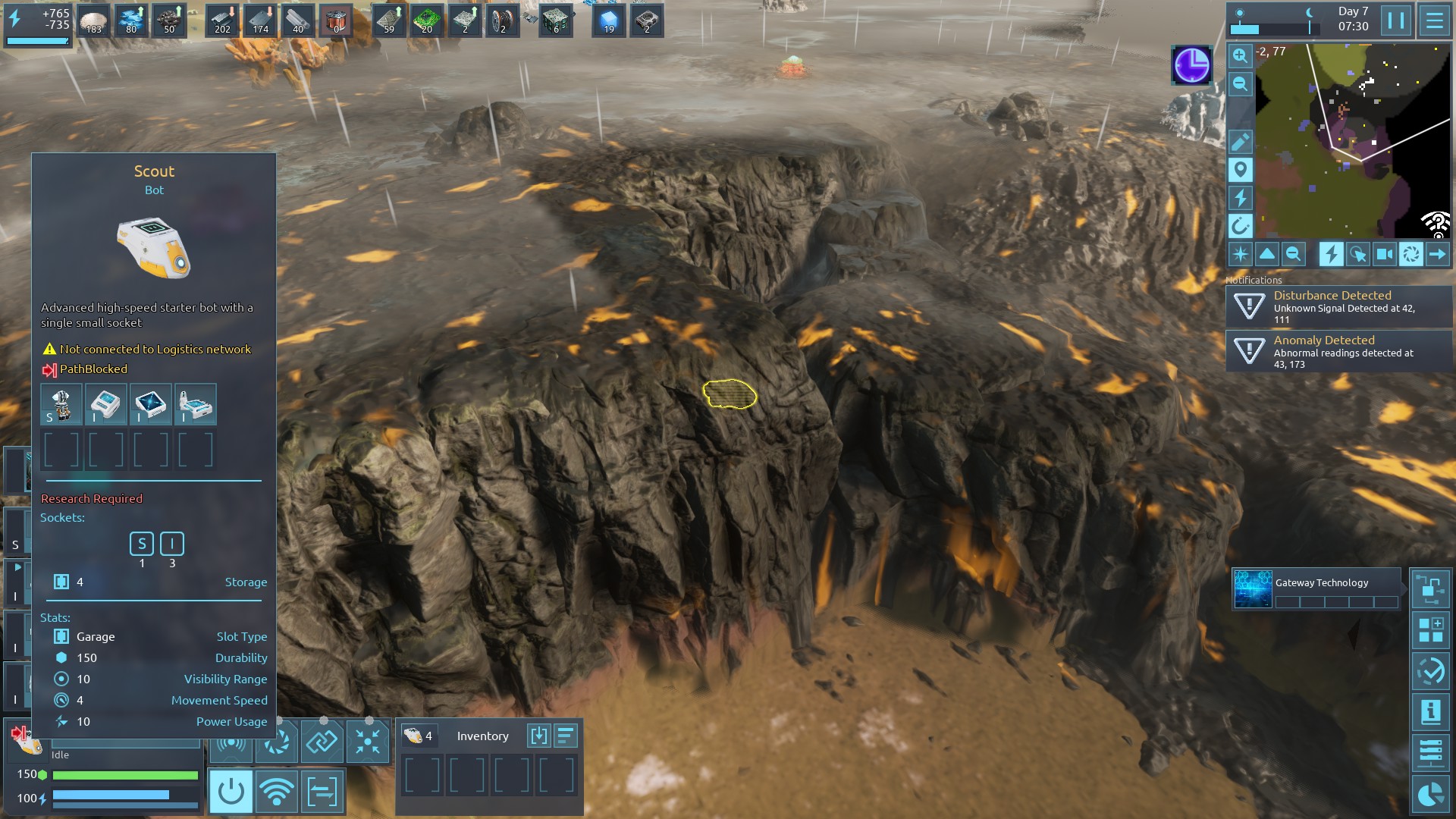Click the map marker pin tool
The image size is (1456, 819).
(1240, 169)
